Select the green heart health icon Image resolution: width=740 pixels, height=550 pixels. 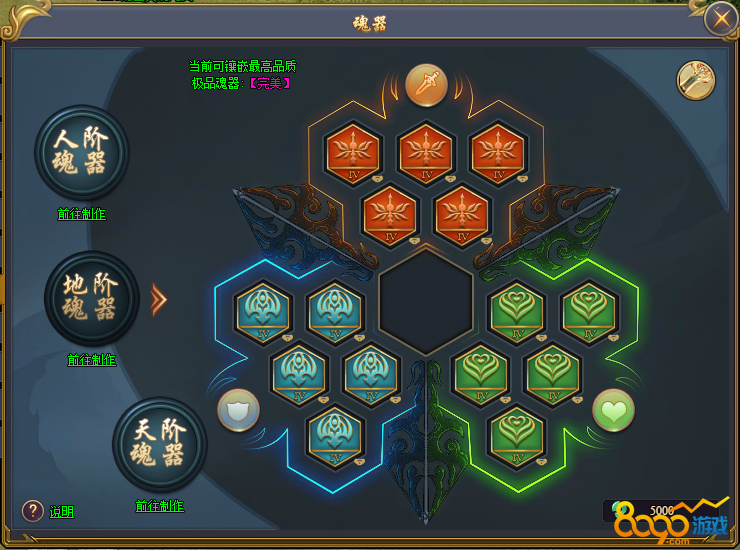tap(613, 410)
